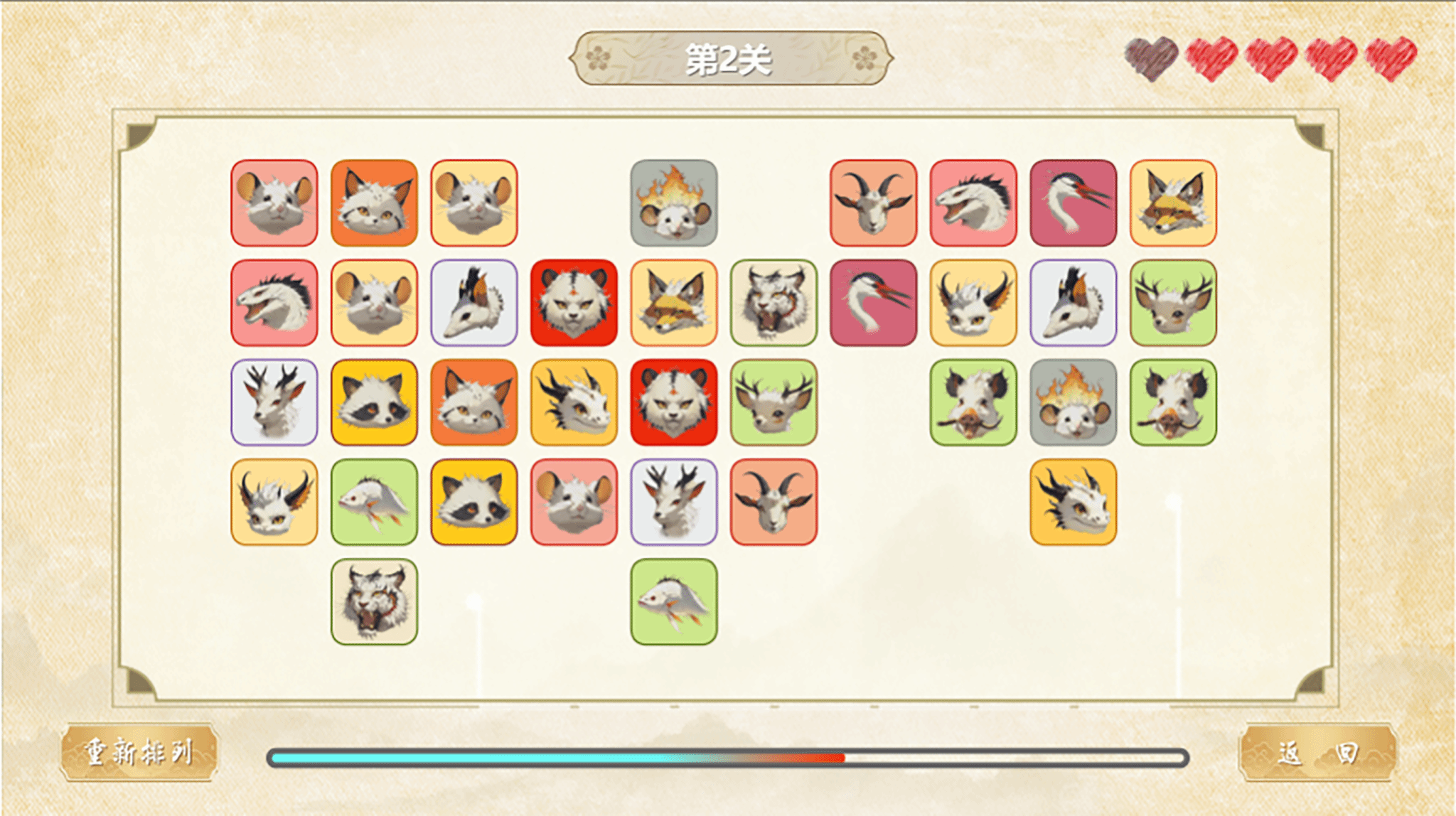1456x816 pixels.
Task: Select the white bird tile beside the red lion
Action: (474, 303)
